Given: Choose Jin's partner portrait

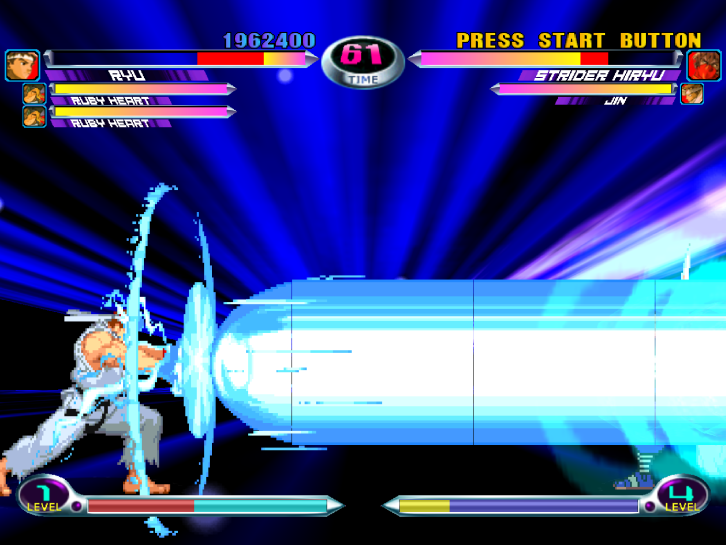Looking at the screenshot, I should coord(692,94).
